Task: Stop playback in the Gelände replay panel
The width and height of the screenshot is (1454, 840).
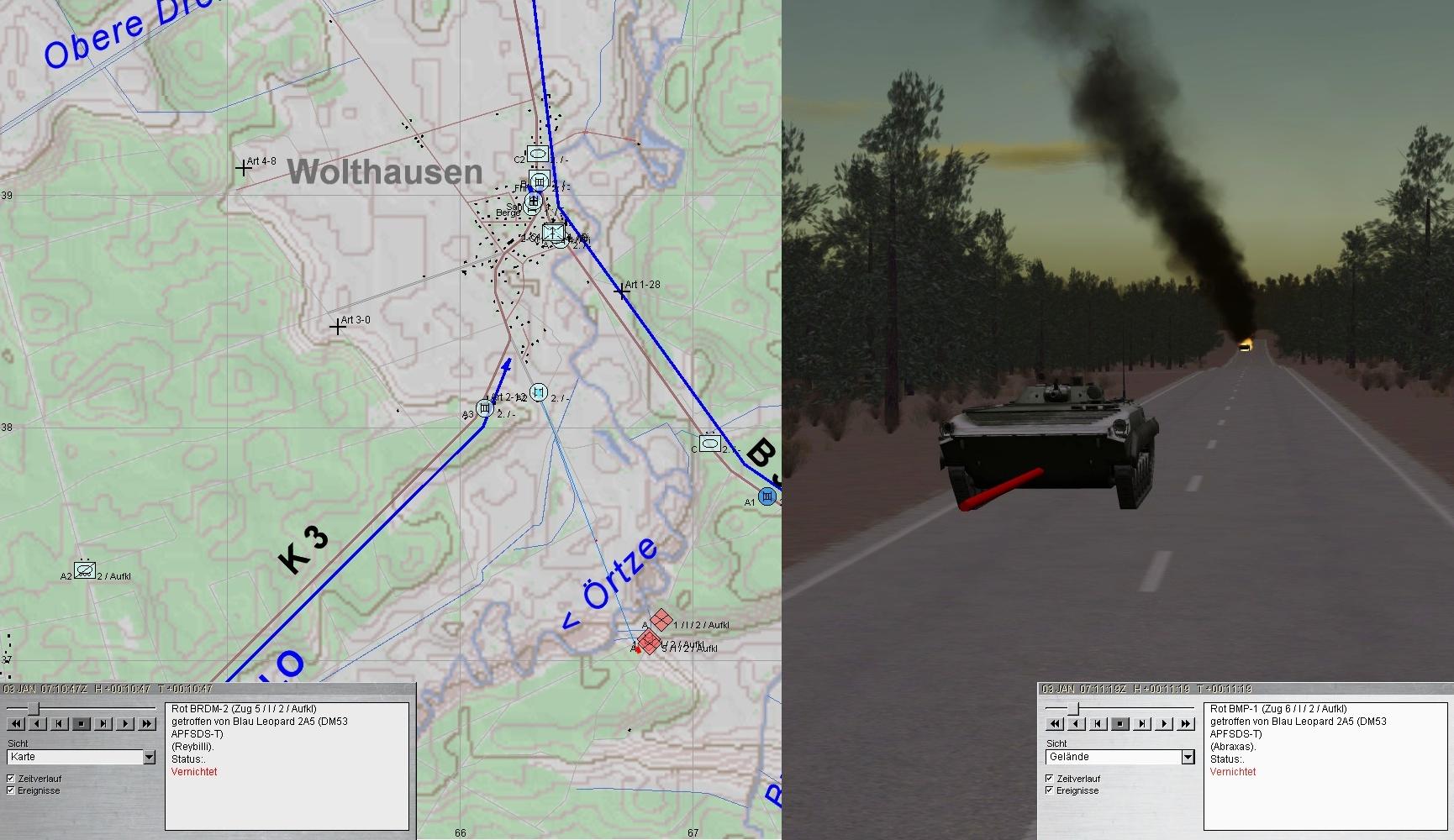Action: pyautogui.click(x=1120, y=723)
